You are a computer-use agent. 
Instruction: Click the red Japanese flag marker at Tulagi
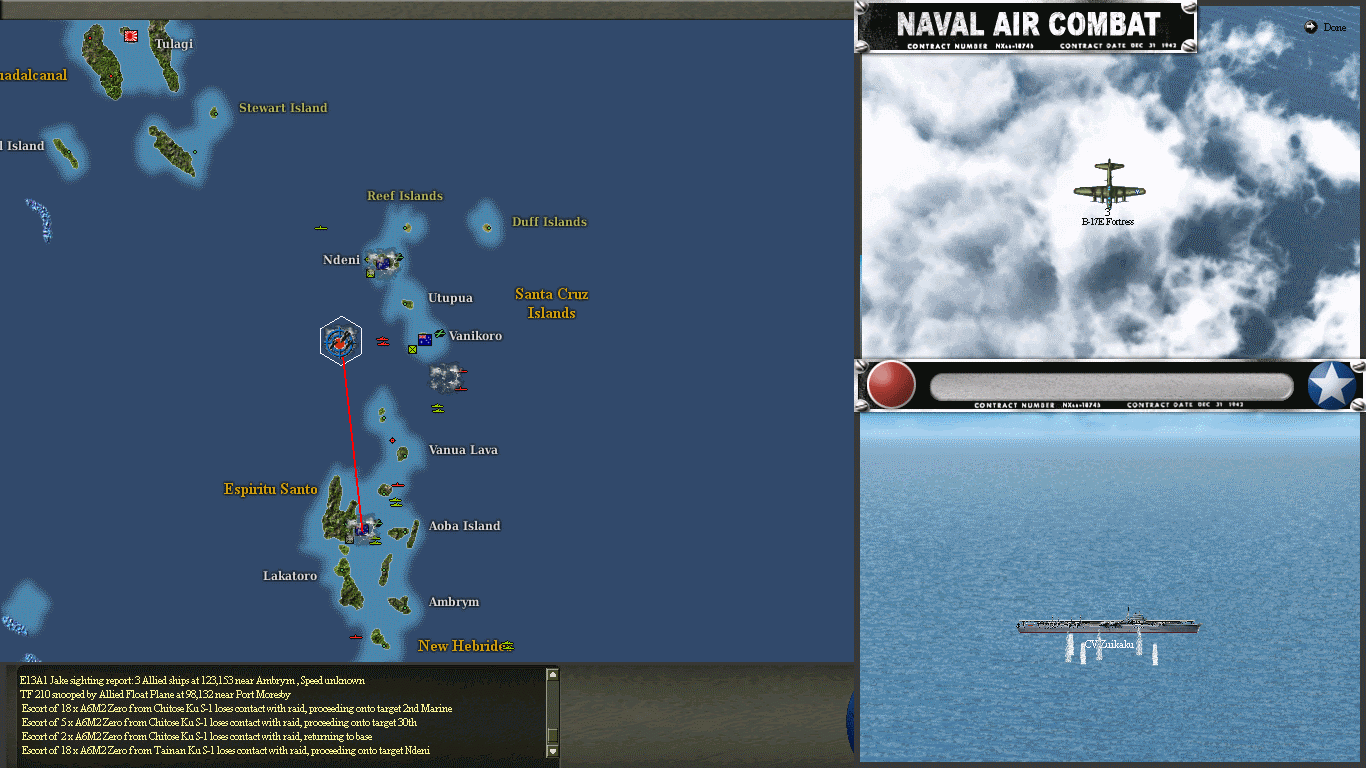click(130, 35)
